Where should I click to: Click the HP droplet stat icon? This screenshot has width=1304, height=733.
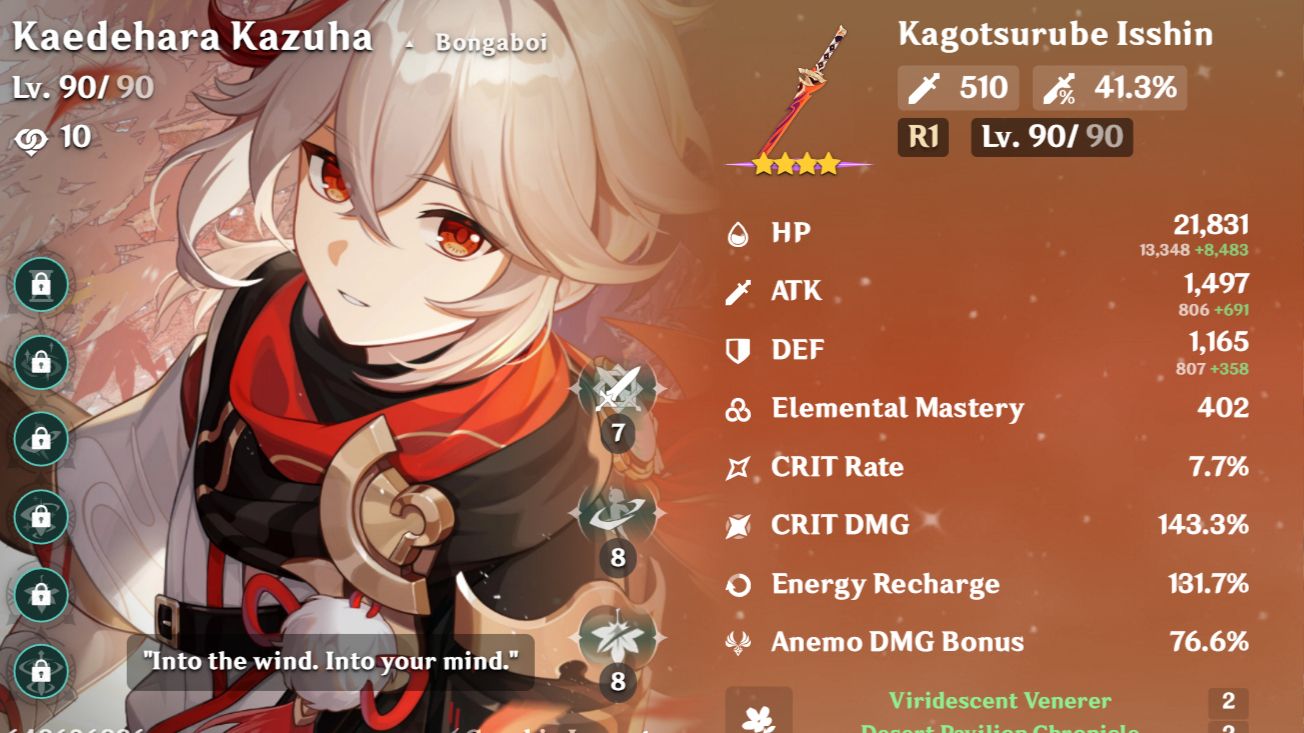(x=737, y=231)
